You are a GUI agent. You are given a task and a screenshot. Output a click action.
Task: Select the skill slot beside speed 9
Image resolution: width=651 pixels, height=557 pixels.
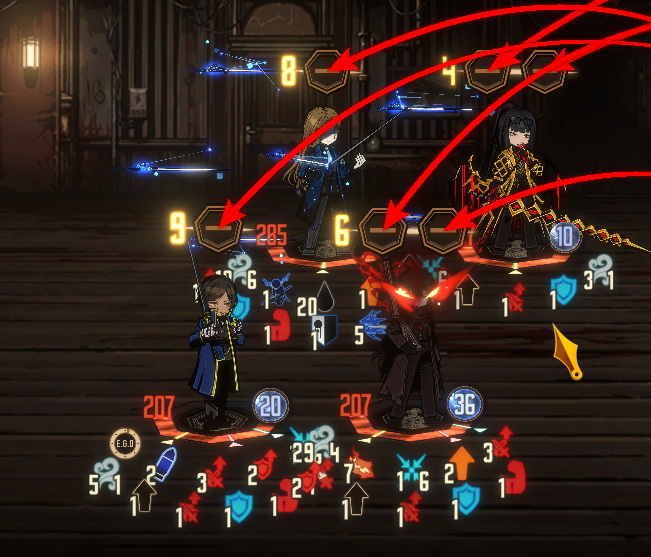[216, 228]
